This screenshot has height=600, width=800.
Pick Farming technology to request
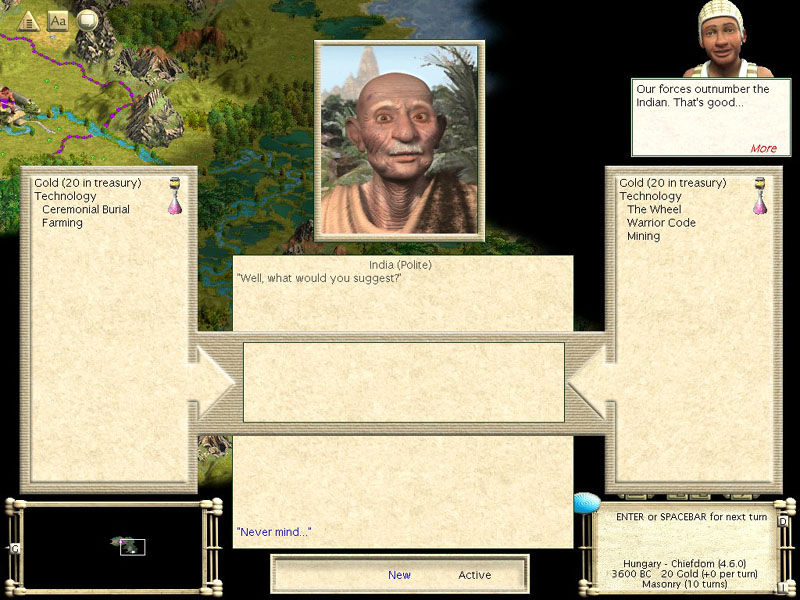[62, 223]
